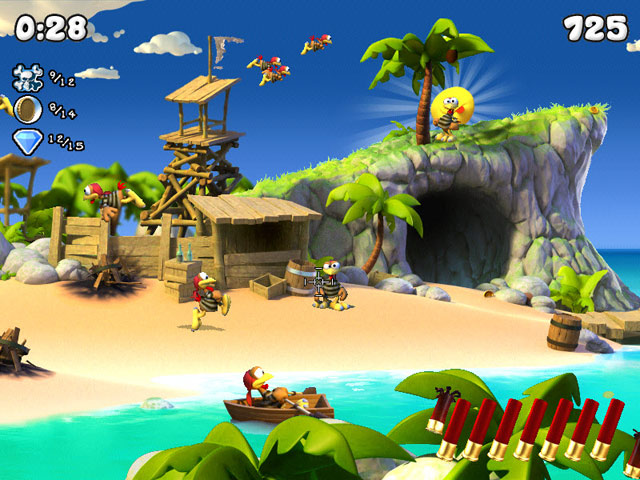Screen dimensions: 640x480
Task: Click the blue diamond collectible icon
Action: (28, 141)
